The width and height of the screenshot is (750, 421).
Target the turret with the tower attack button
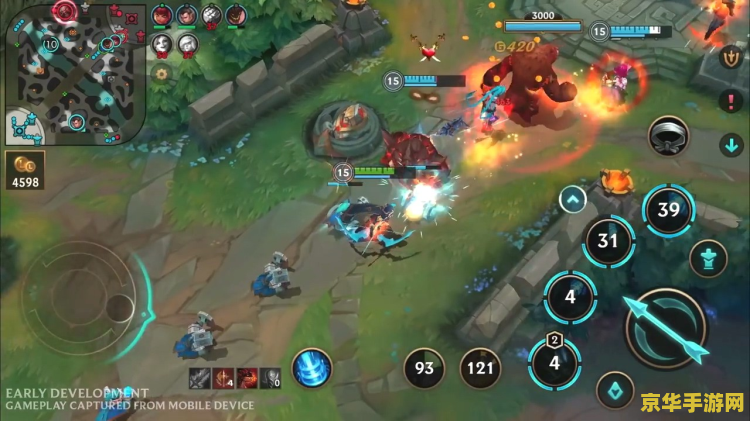708,259
